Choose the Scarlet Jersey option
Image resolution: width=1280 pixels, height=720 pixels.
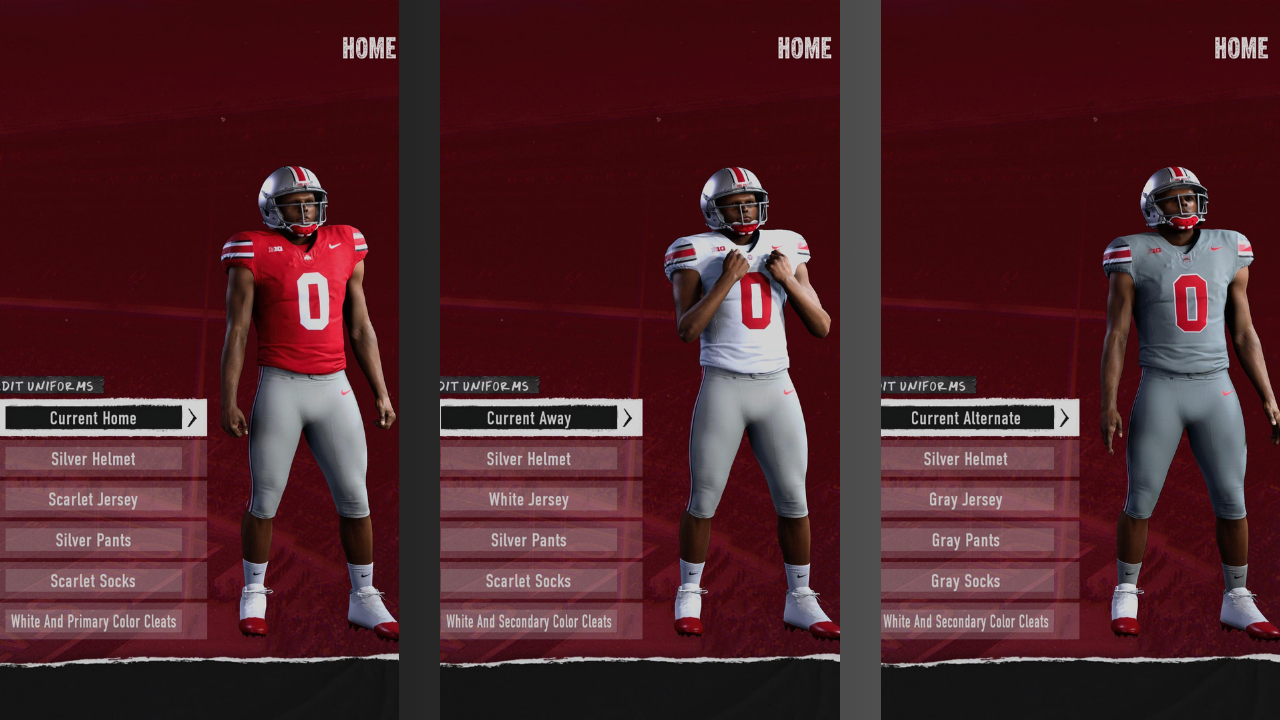click(x=93, y=499)
